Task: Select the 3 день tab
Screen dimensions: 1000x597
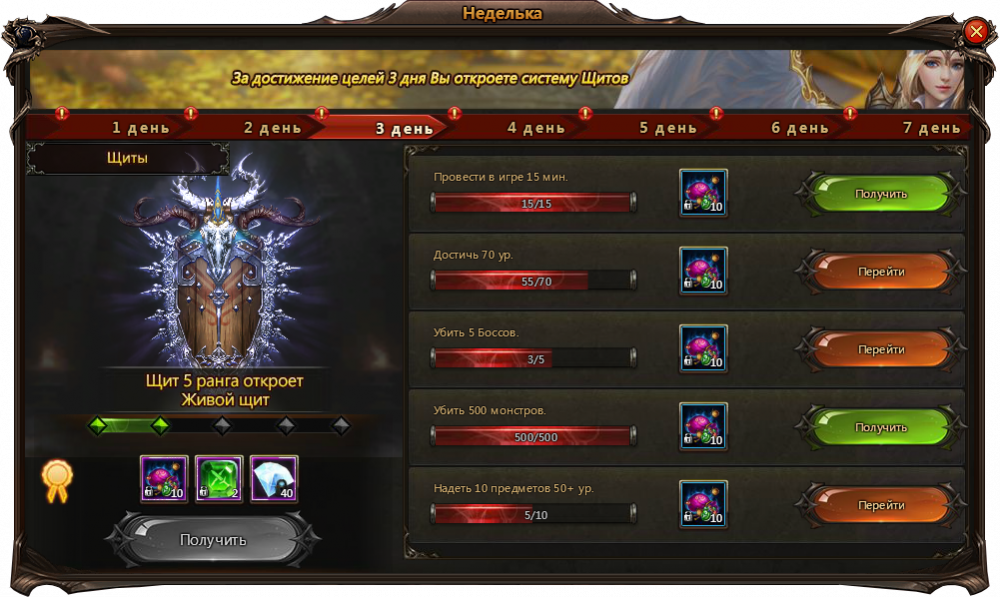Action: 403,128
